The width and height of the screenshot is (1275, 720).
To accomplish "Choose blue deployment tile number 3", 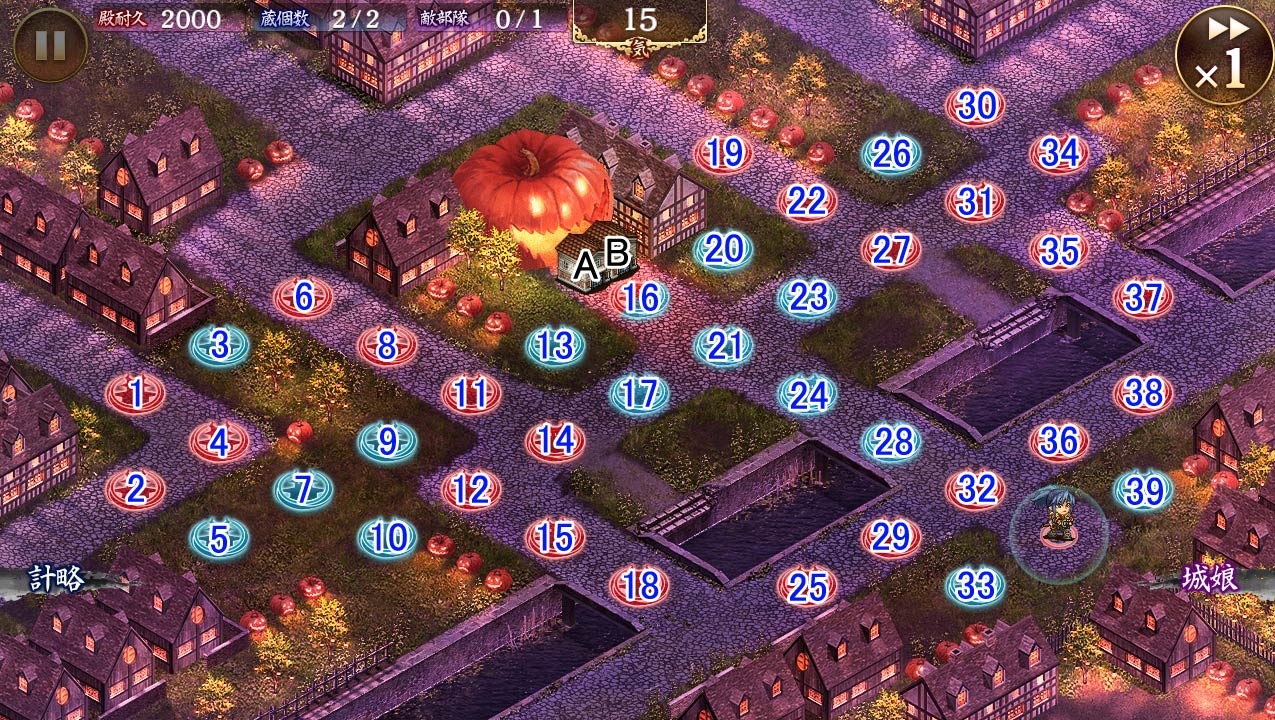I will coord(220,345).
